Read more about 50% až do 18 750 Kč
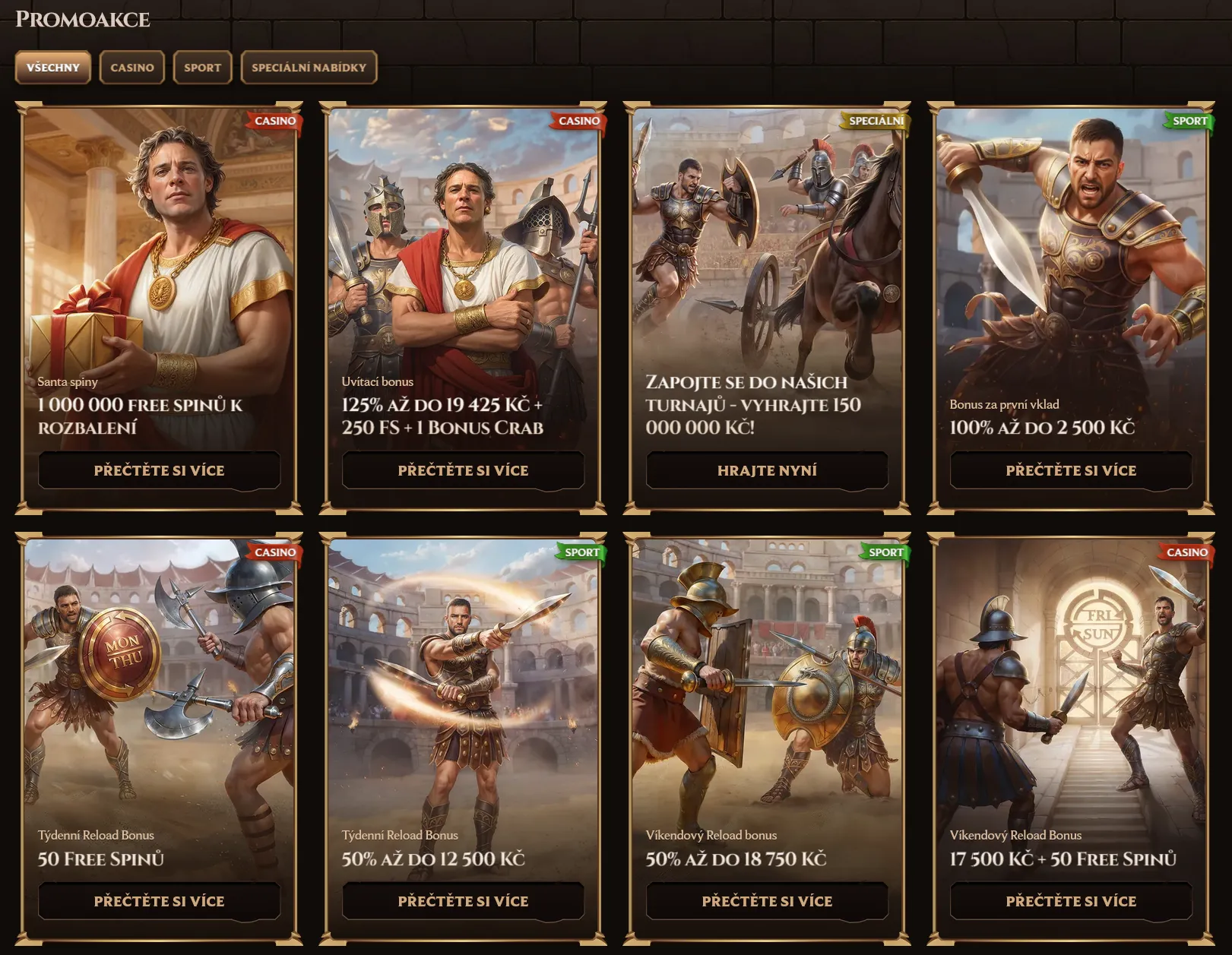Image resolution: width=1232 pixels, height=955 pixels. click(x=767, y=901)
